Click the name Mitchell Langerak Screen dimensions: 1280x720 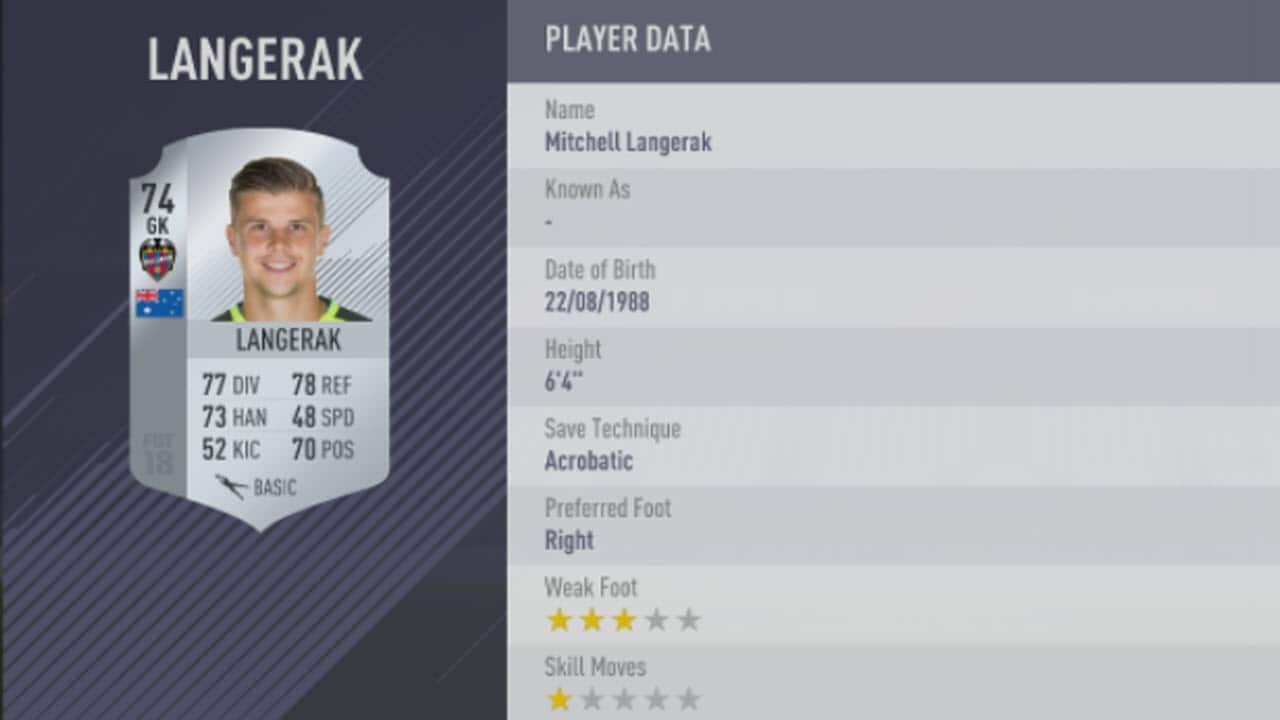pyautogui.click(x=628, y=142)
